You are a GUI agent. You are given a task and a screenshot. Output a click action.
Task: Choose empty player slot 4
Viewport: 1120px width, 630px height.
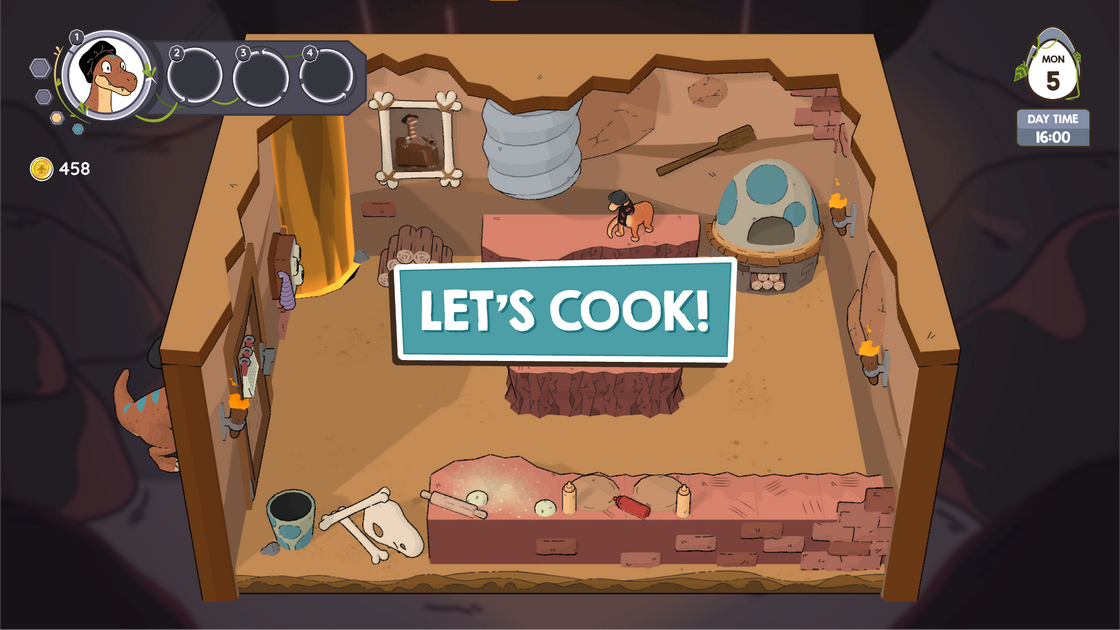click(x=327, y=75)
